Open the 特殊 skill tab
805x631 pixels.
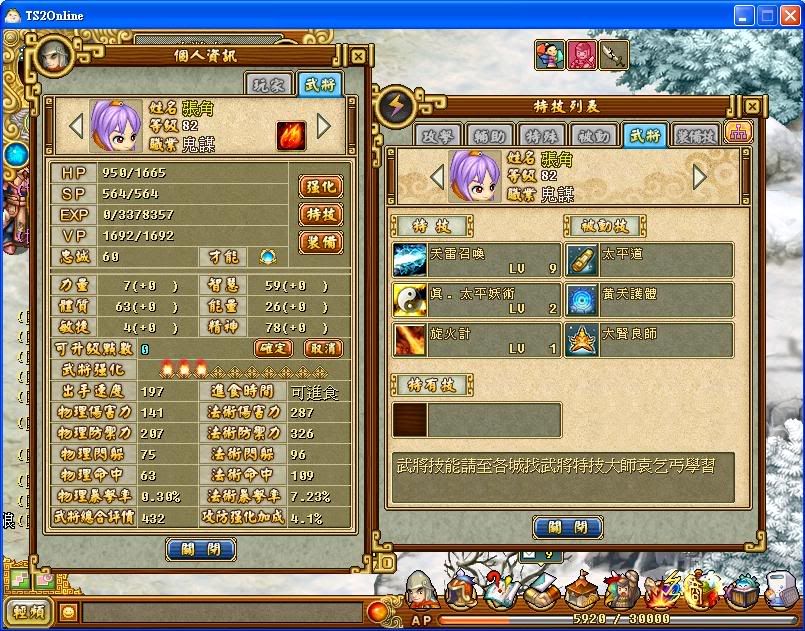click(542, 136)
